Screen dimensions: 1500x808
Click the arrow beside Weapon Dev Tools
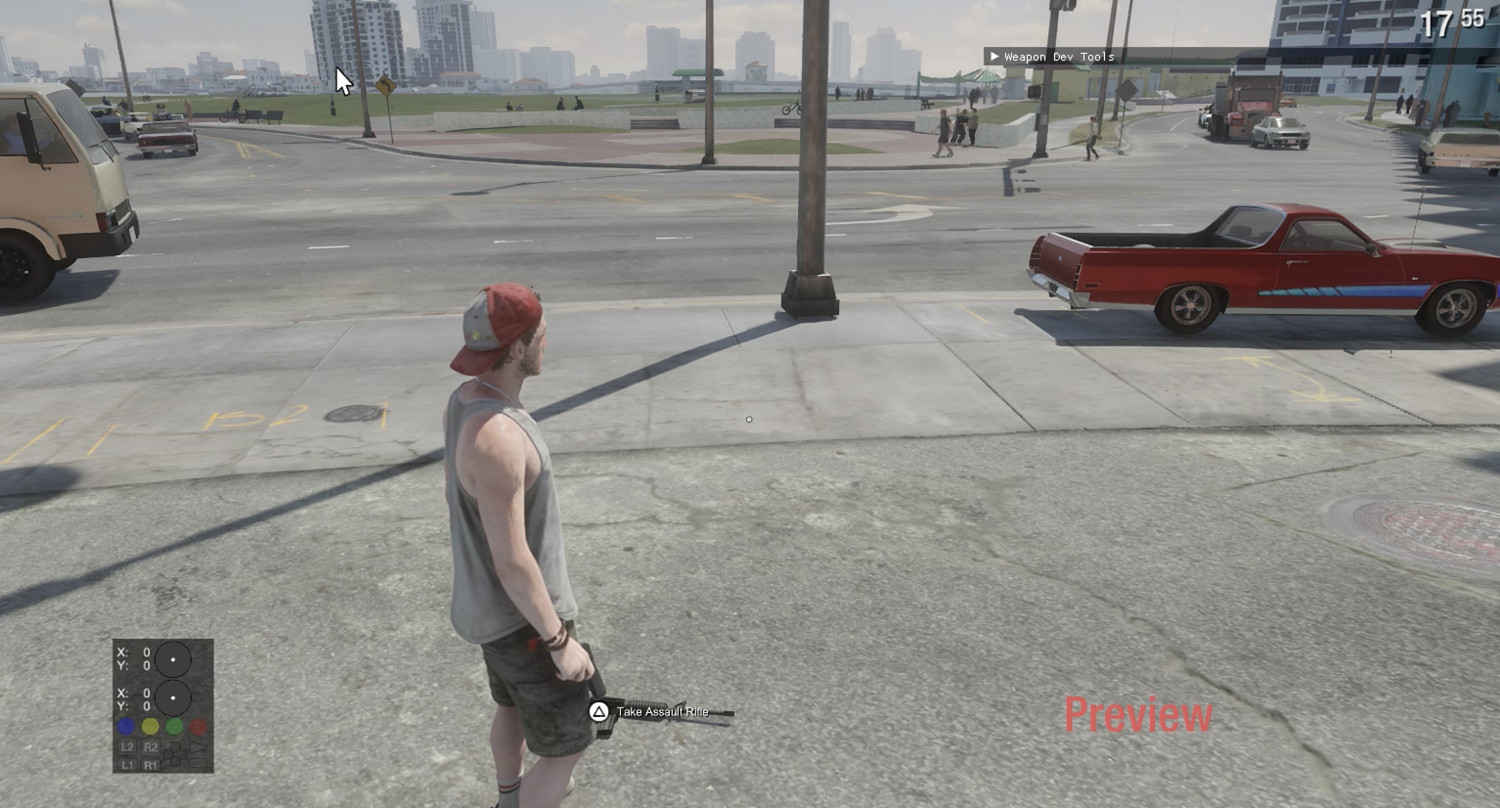995,57
